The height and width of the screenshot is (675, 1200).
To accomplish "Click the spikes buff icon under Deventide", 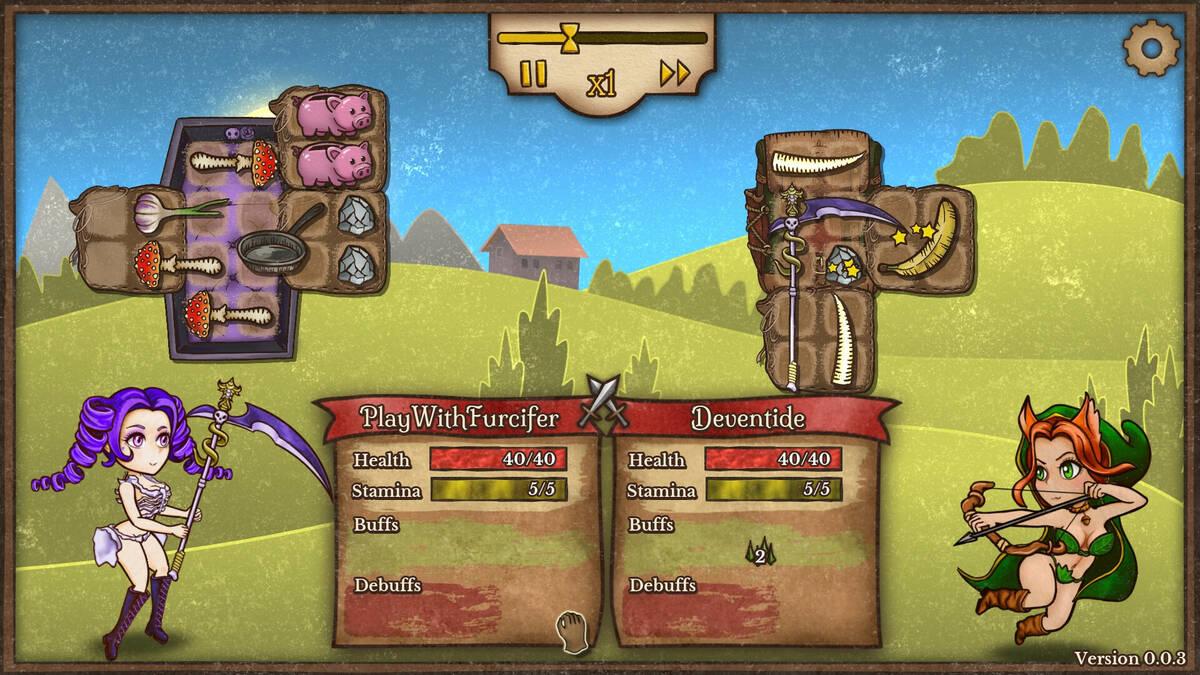I will pyautogui.click(x=759, y=551).
